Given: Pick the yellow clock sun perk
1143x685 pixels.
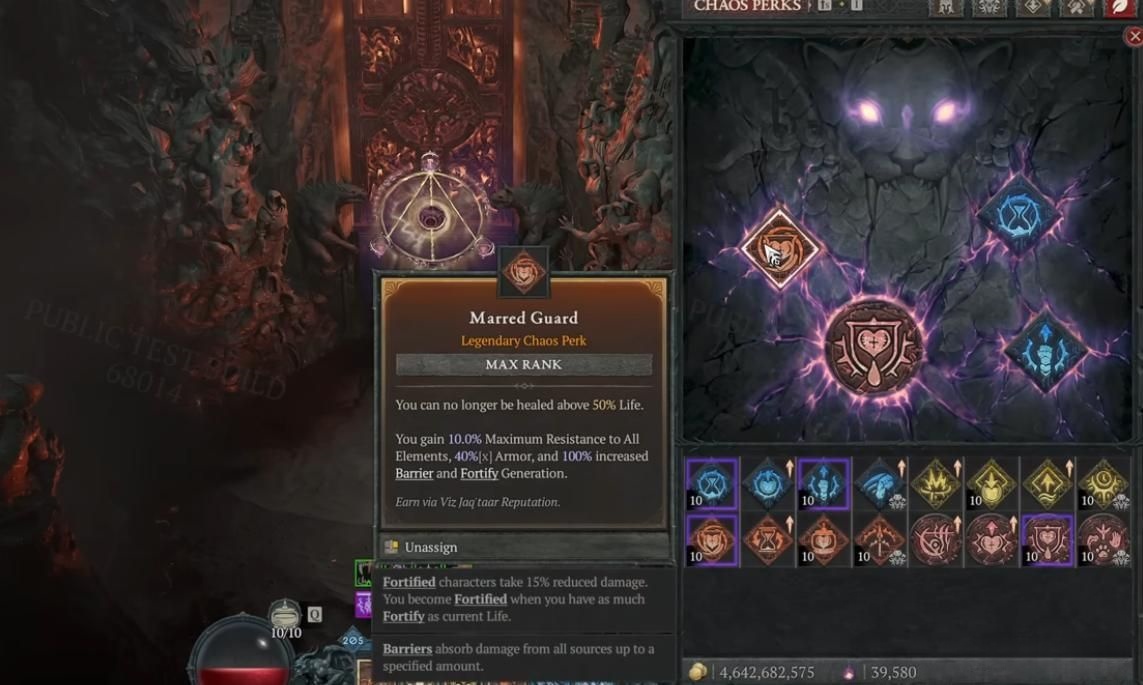Looking at the screenshot, I should coord(1103,484).
